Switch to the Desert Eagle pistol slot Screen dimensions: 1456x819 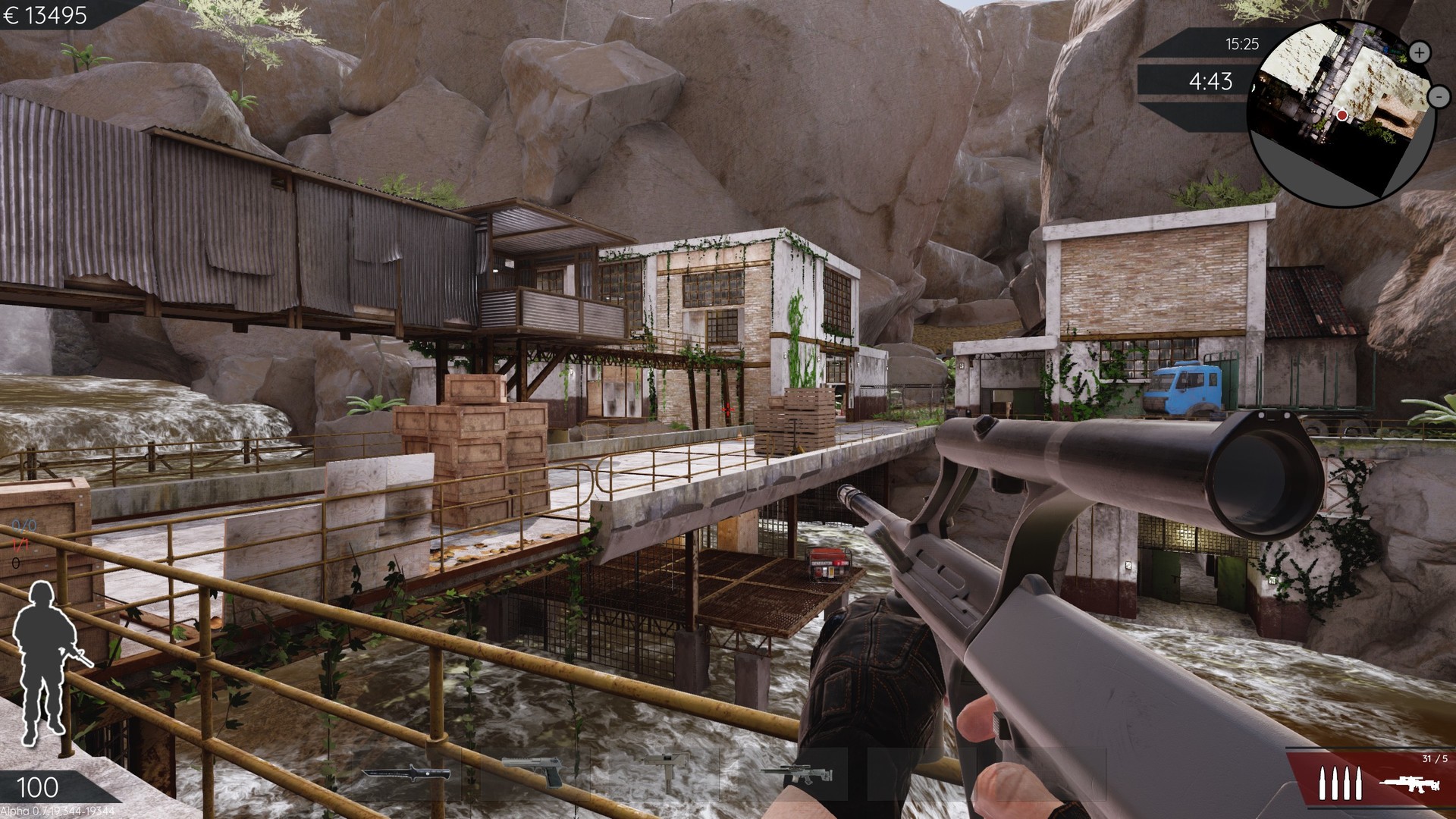tap(533, 772)
